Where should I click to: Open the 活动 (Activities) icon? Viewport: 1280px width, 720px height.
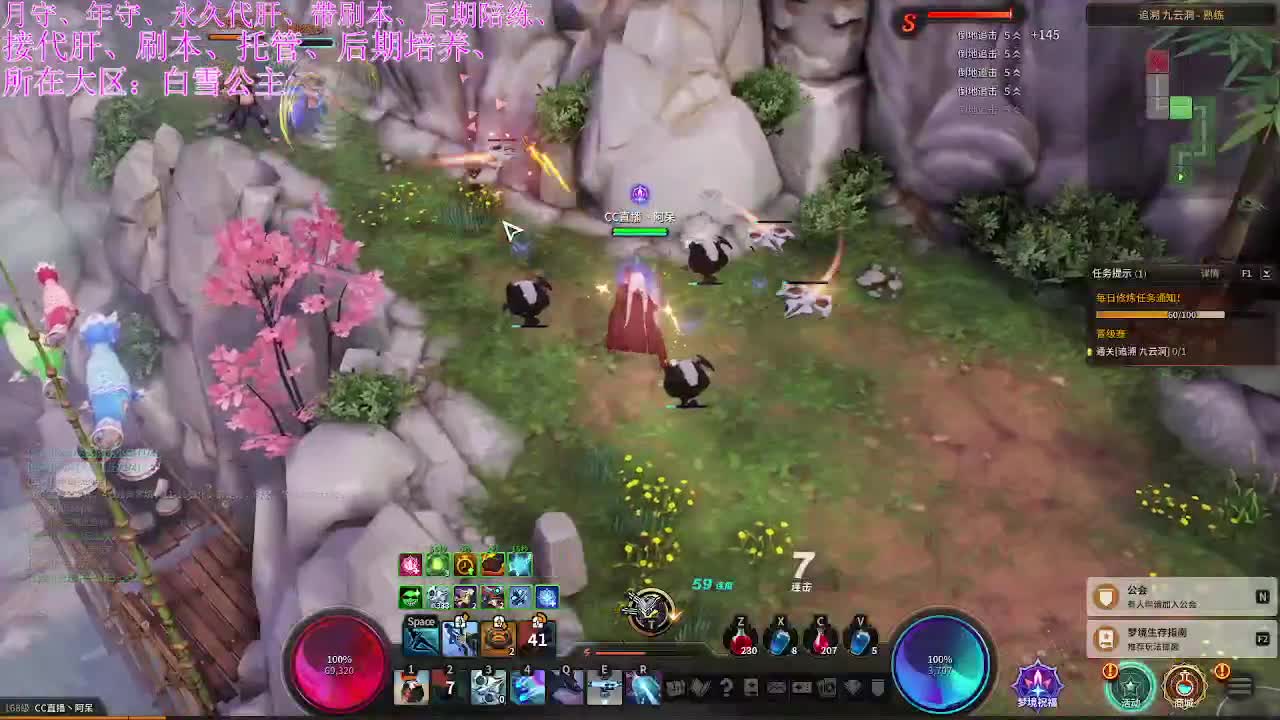pos(1131,690)
